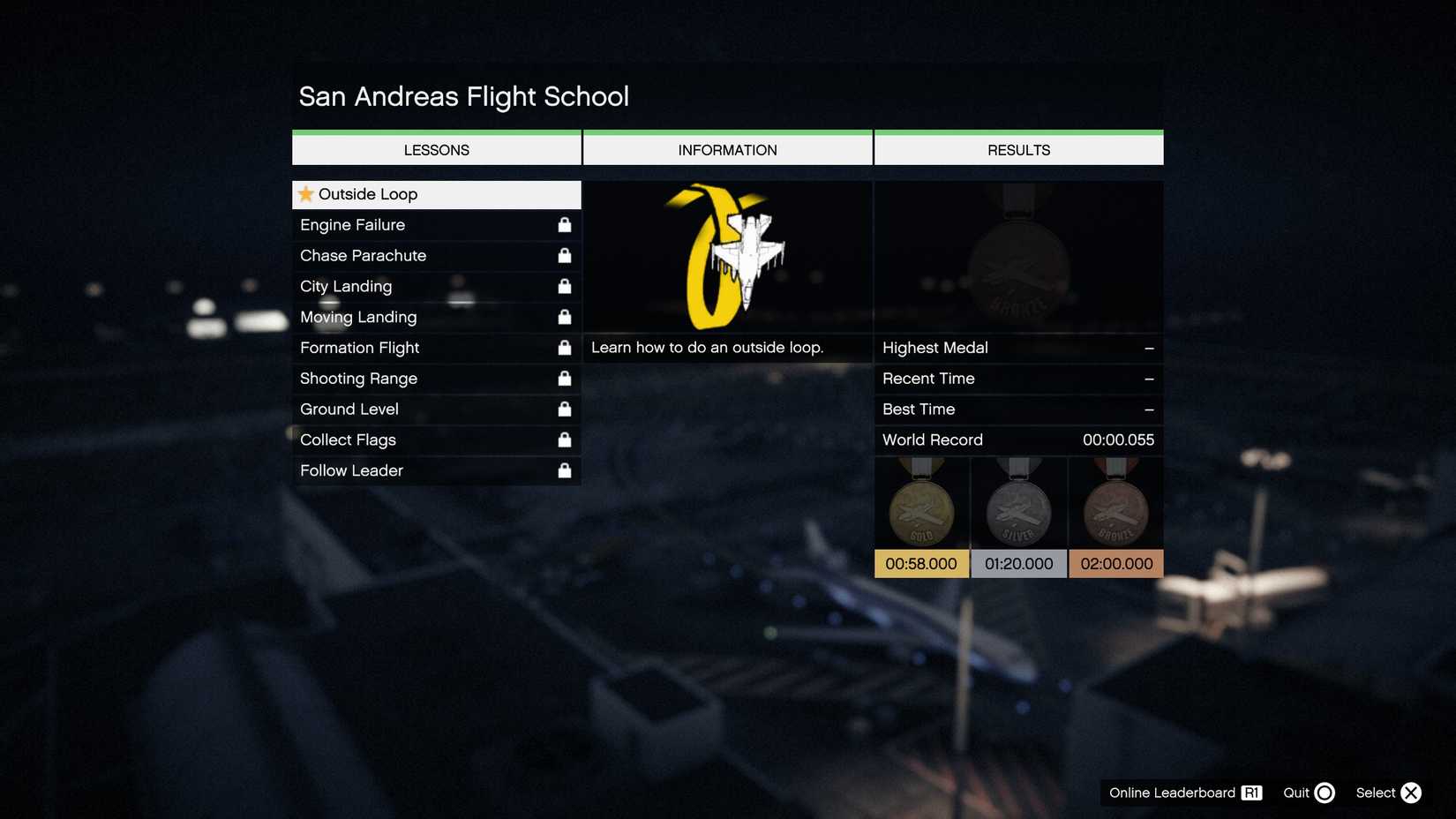Click the World Record time entry
This screenshot has height=819, width=1456.
(x=1017, y=440)
